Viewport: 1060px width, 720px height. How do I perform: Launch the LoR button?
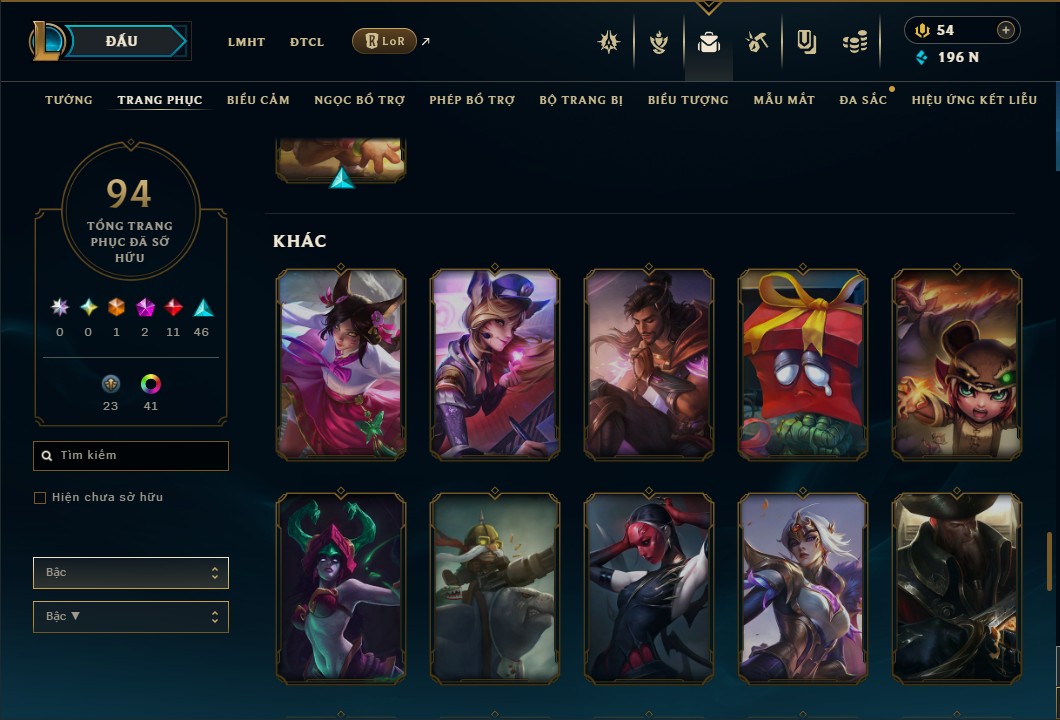tap(385, 41)
